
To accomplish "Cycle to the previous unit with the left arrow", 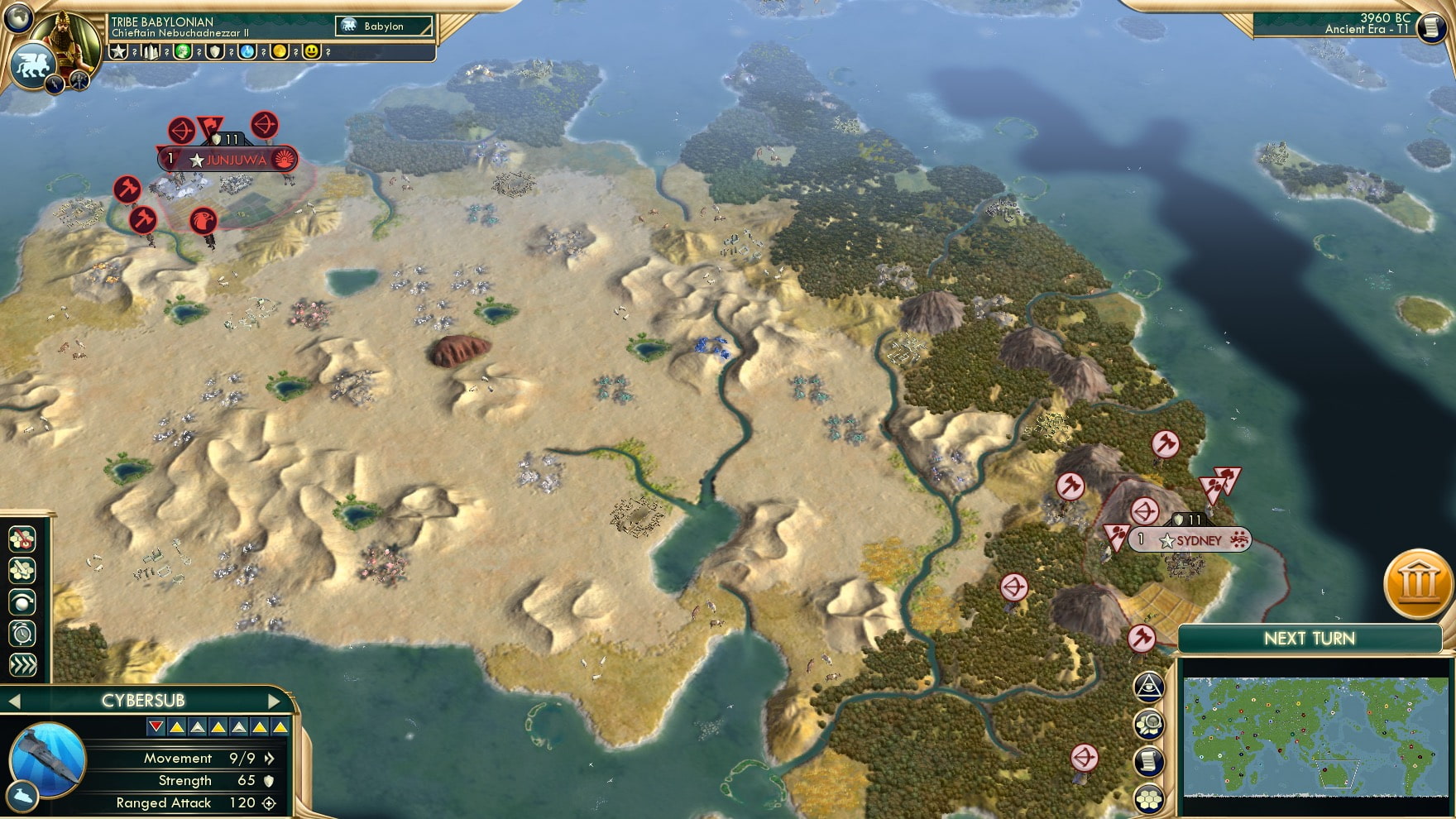I will click(15, 699).
